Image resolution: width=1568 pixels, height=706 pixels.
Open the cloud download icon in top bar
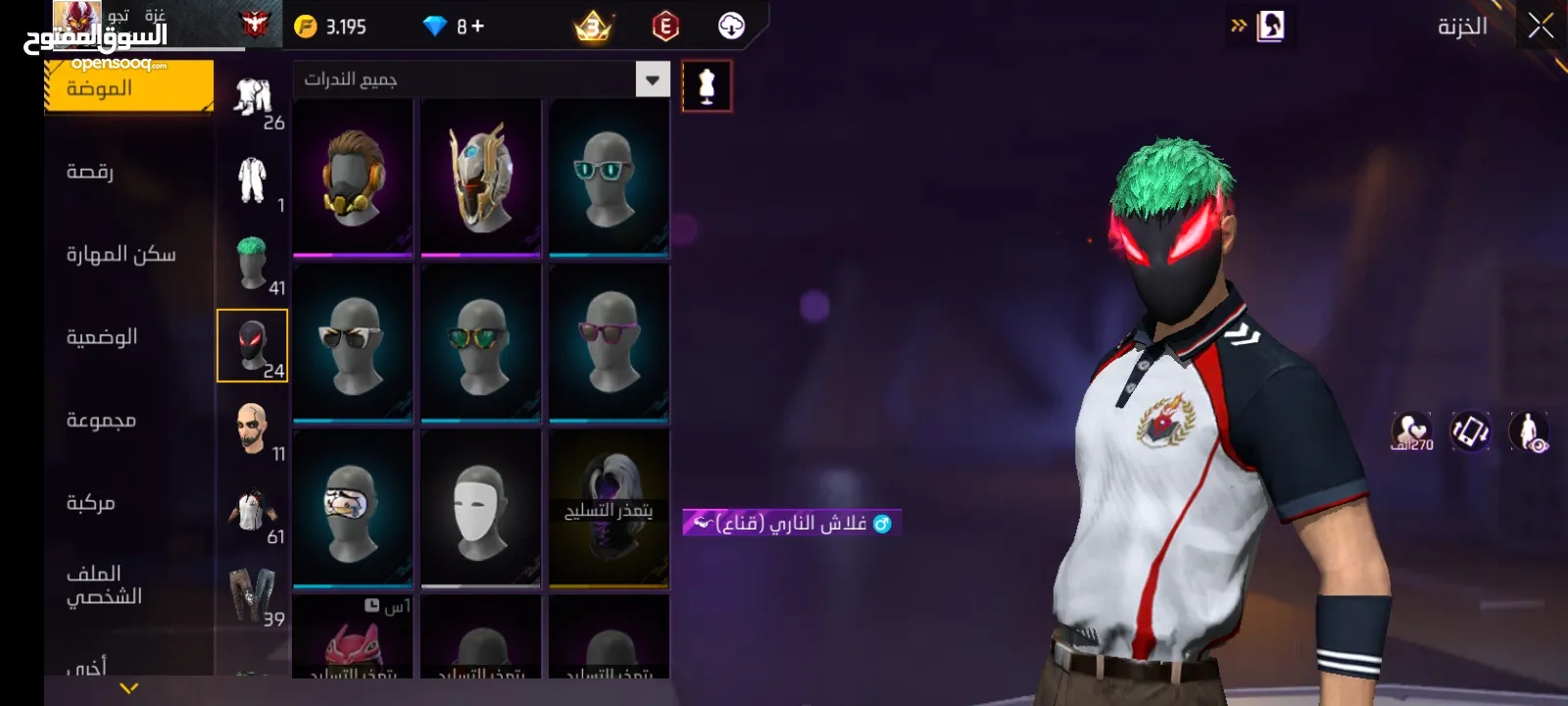point(730,26)
